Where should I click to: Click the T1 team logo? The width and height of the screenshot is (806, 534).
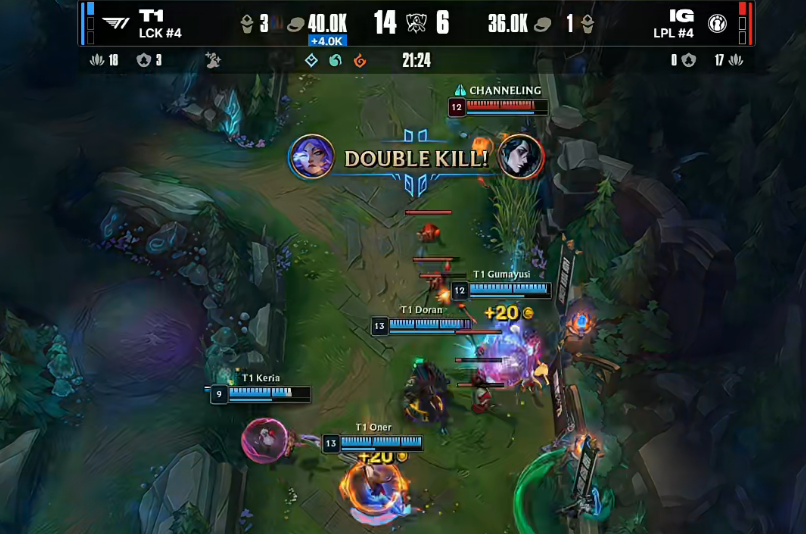(x=116, y=23)
